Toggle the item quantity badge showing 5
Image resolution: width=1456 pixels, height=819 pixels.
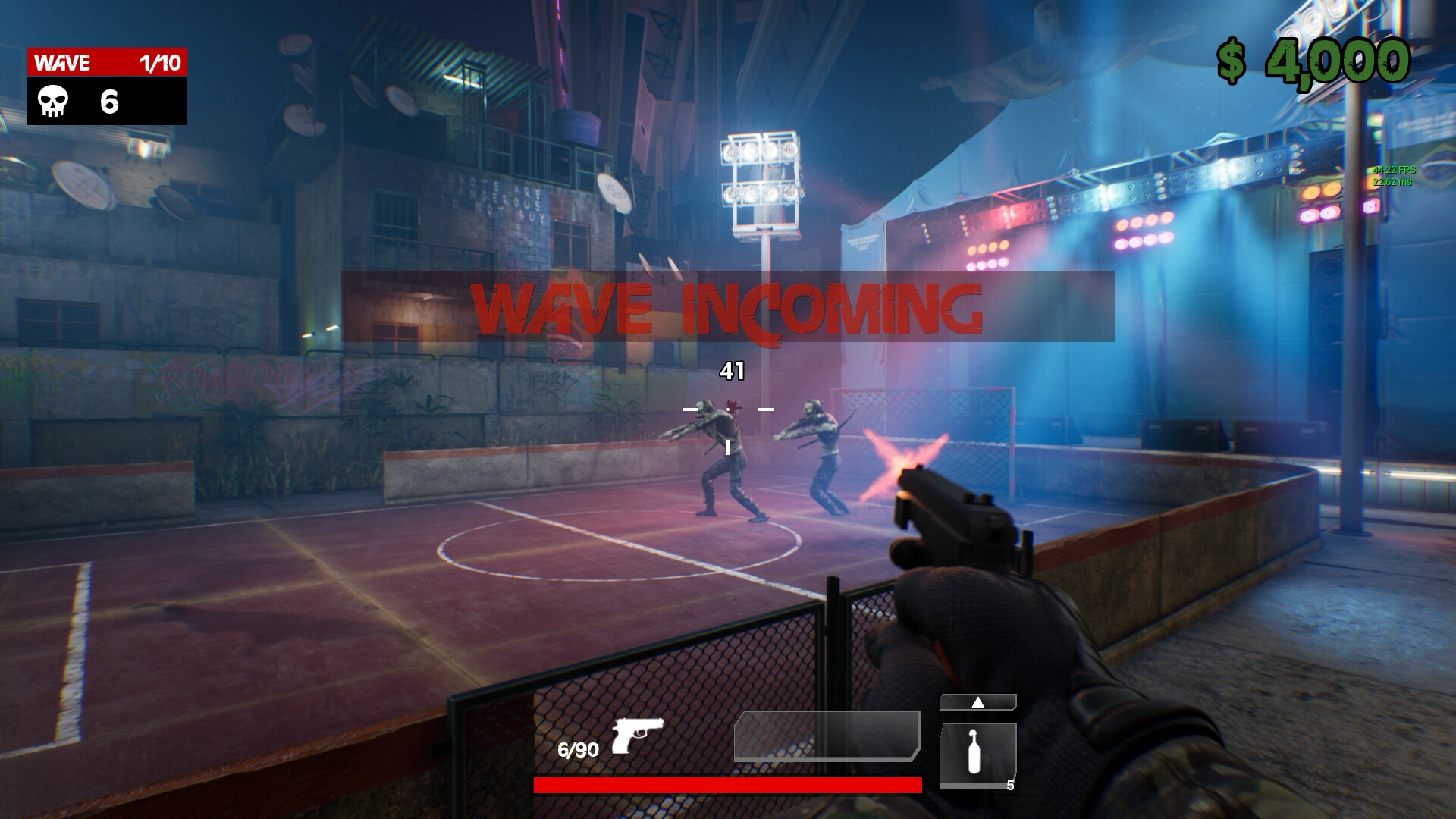[x=1012, y=786]
